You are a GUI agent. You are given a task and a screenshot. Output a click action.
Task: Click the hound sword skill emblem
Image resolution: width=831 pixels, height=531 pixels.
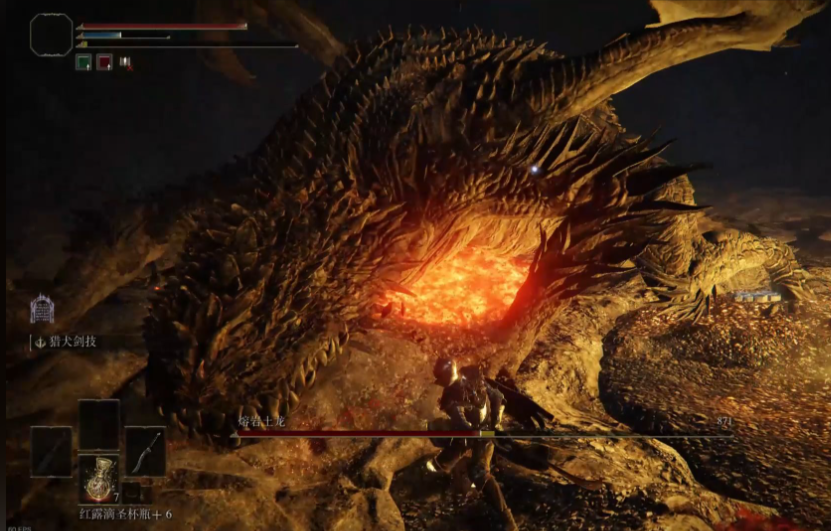[41, 310]
